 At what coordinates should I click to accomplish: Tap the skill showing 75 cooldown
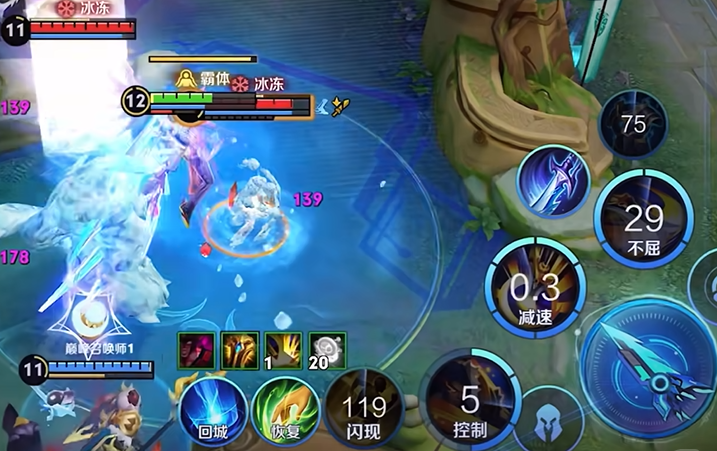(x=633, y=125)
